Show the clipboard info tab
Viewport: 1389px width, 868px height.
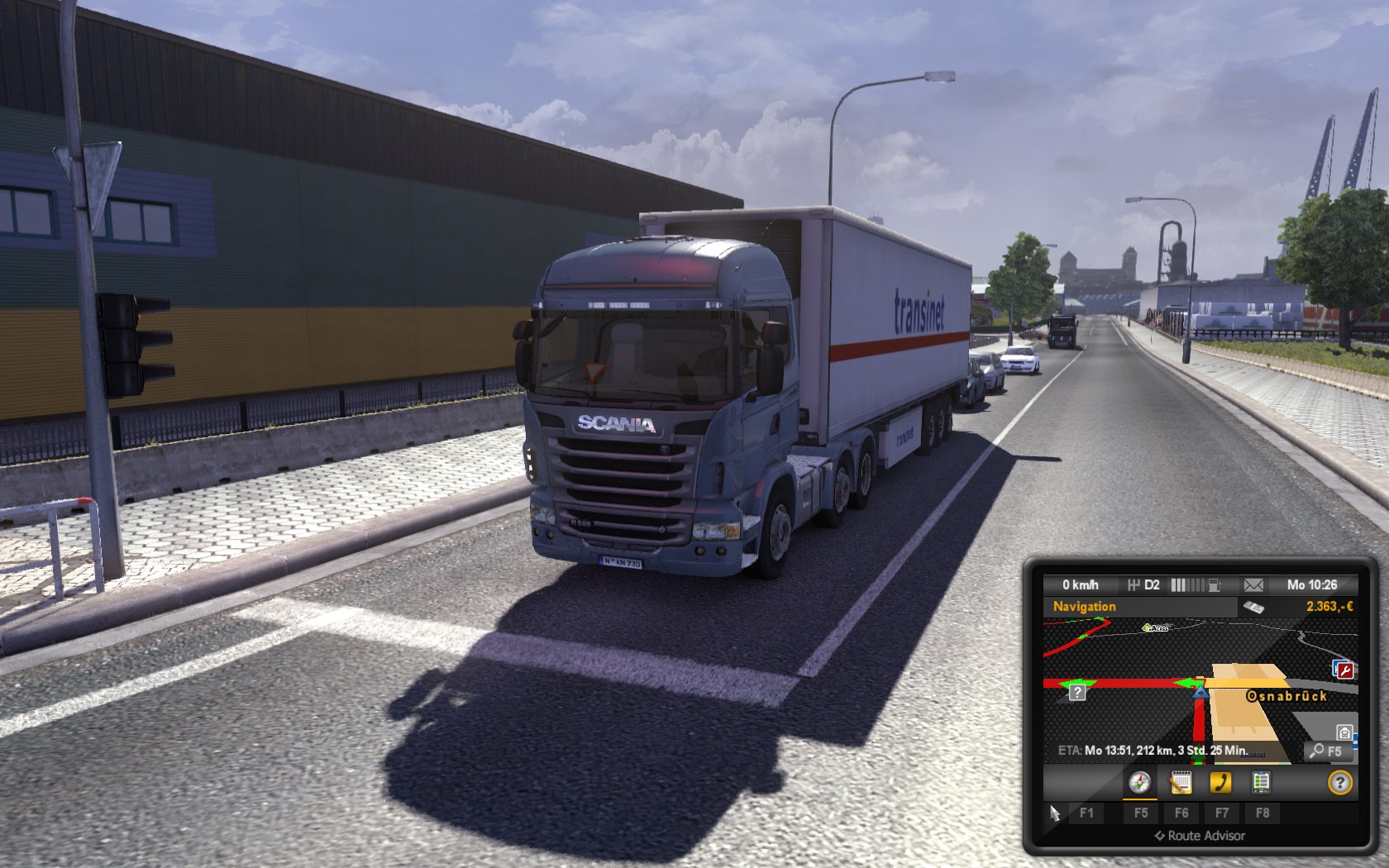click(x=1261, y=782)
